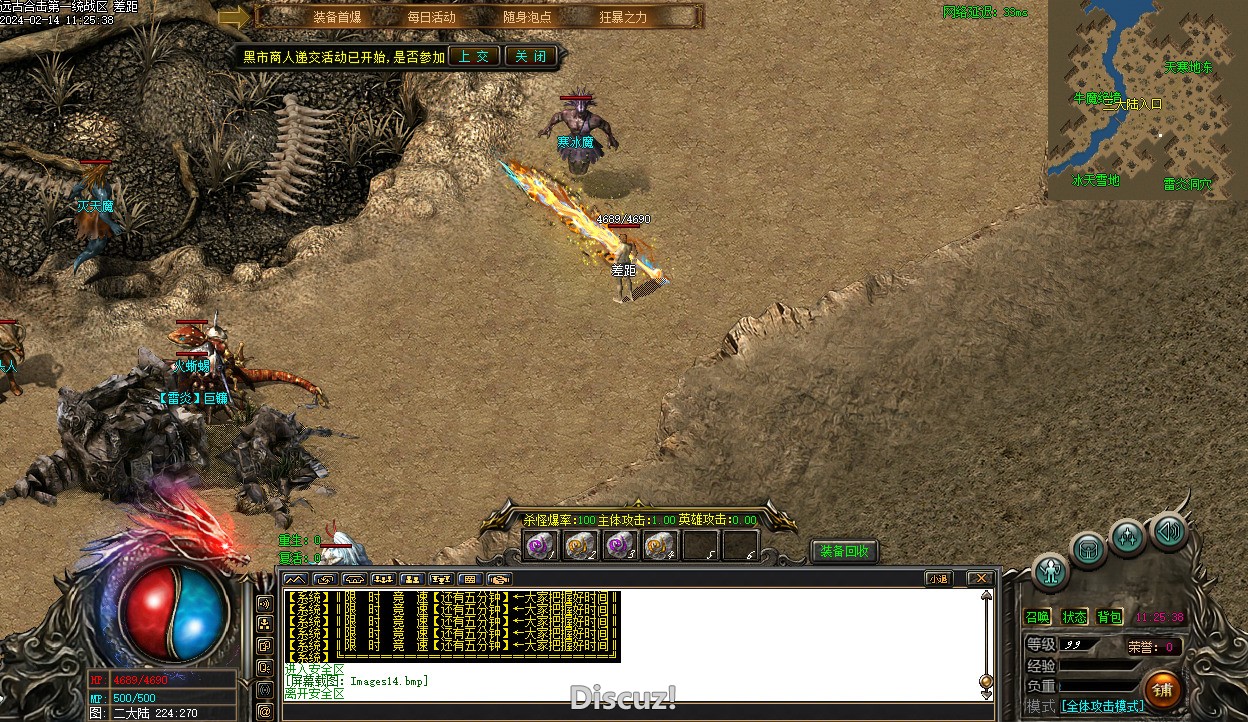1248x722 pixels.
Task: Use the orange scroll in hotbar slot 4
Action: coord(660,545)
